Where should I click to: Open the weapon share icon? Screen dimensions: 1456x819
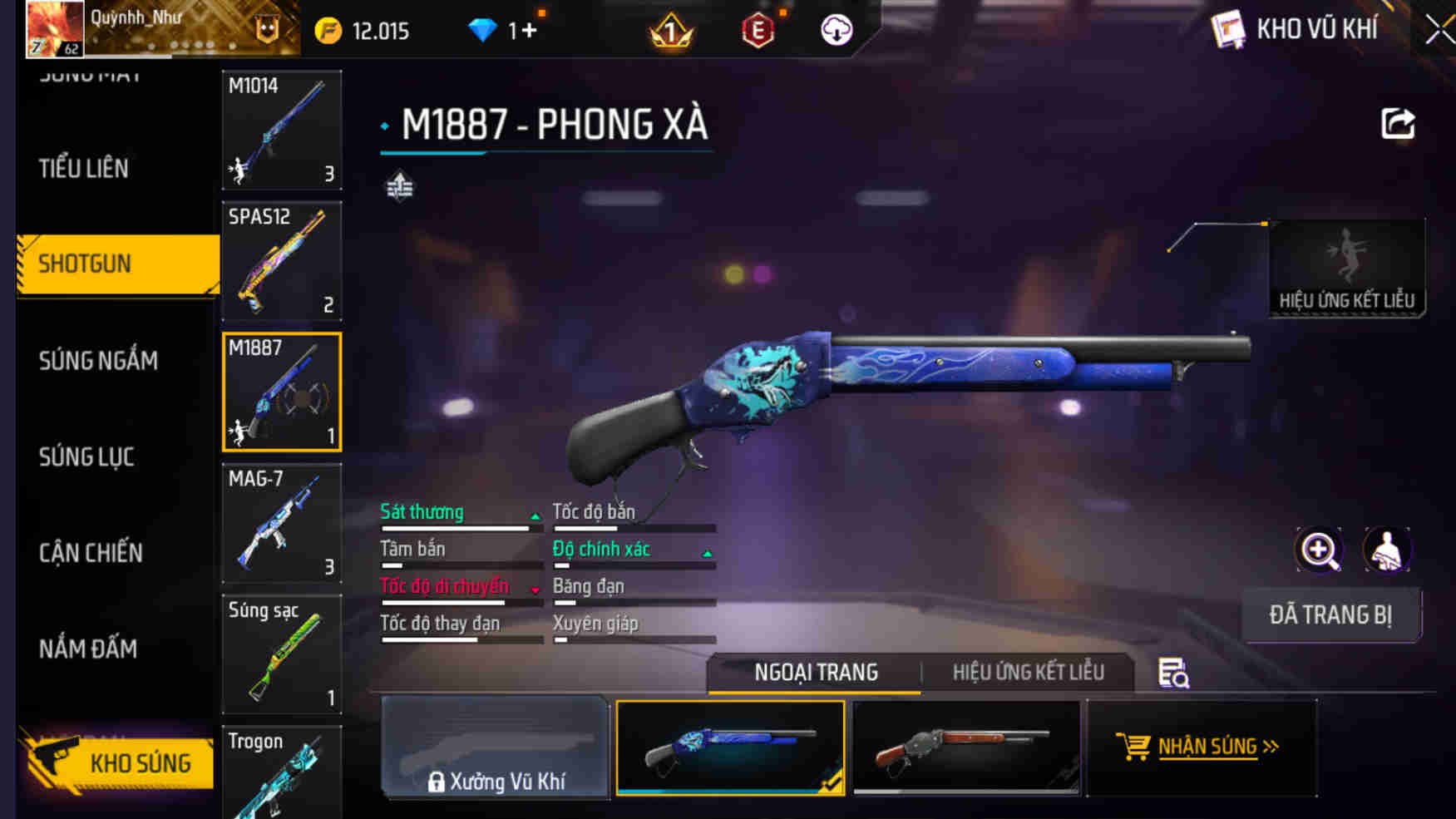tap(1397, 123)
